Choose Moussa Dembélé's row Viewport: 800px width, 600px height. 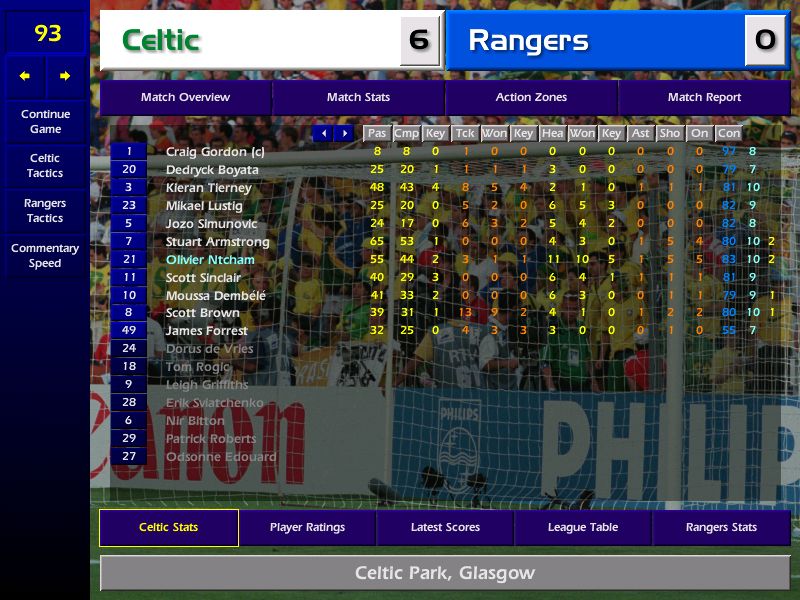216,296
